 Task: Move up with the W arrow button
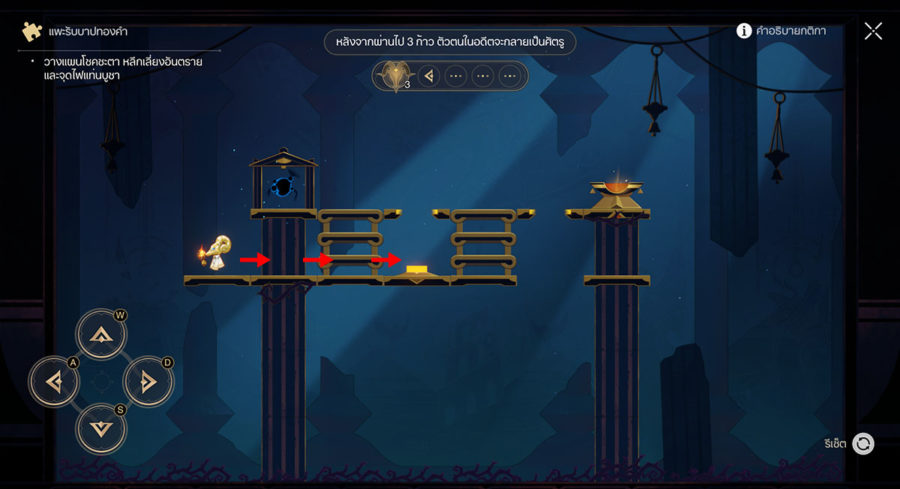coord(101,334)
